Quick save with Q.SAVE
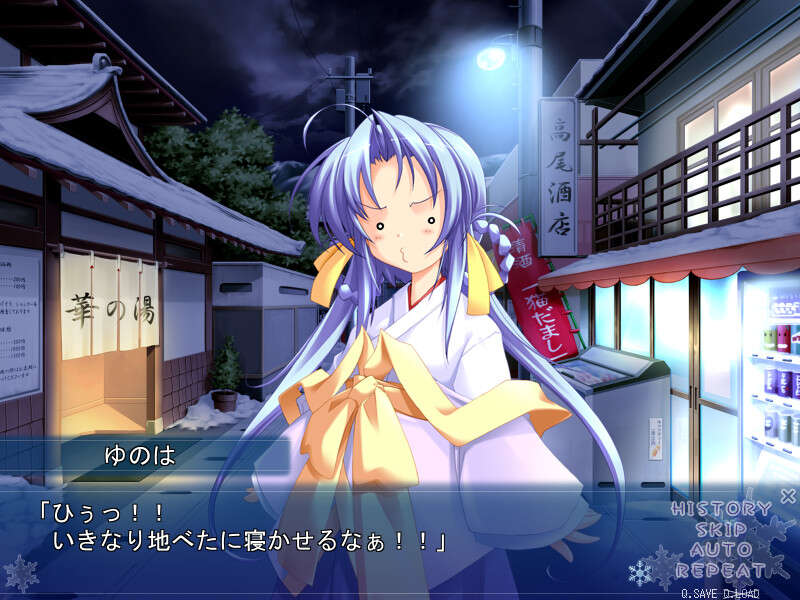Viewport: 800px width, 600px height. (702, 593)
